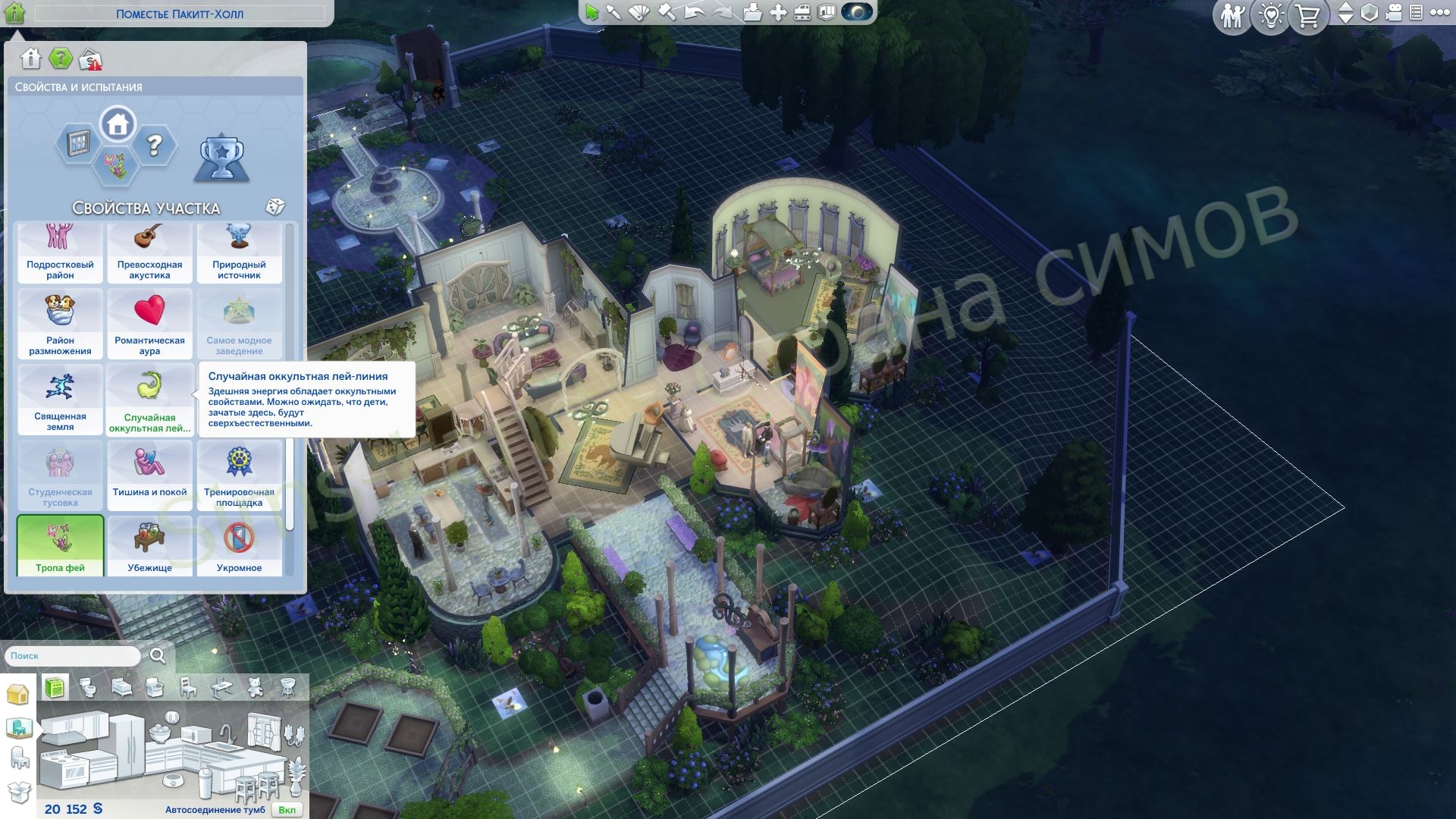Undo the last build action
1456x819 pixels.
(x=694, y=12)
